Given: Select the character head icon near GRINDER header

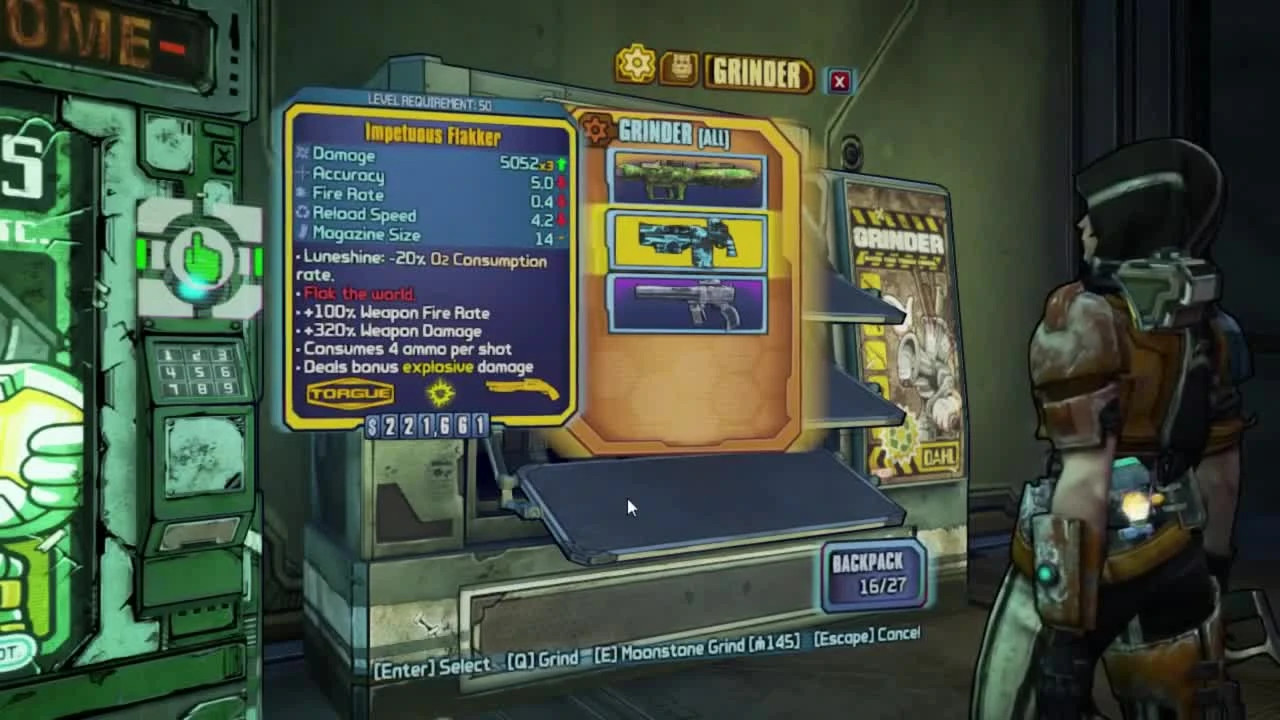Looking at the screenshot, I should 679,63.
